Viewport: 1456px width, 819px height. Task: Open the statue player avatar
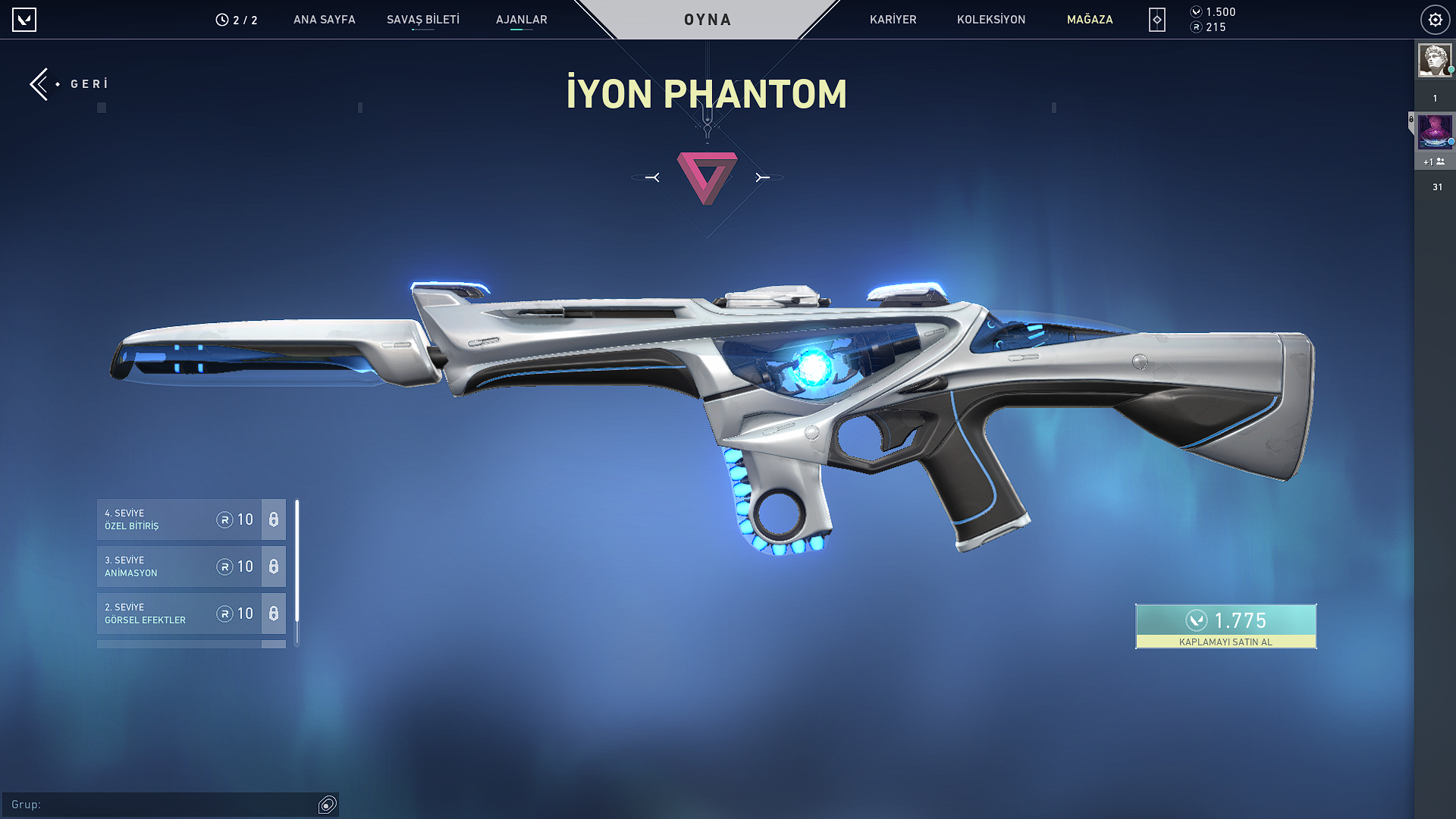coord(1434,60)
